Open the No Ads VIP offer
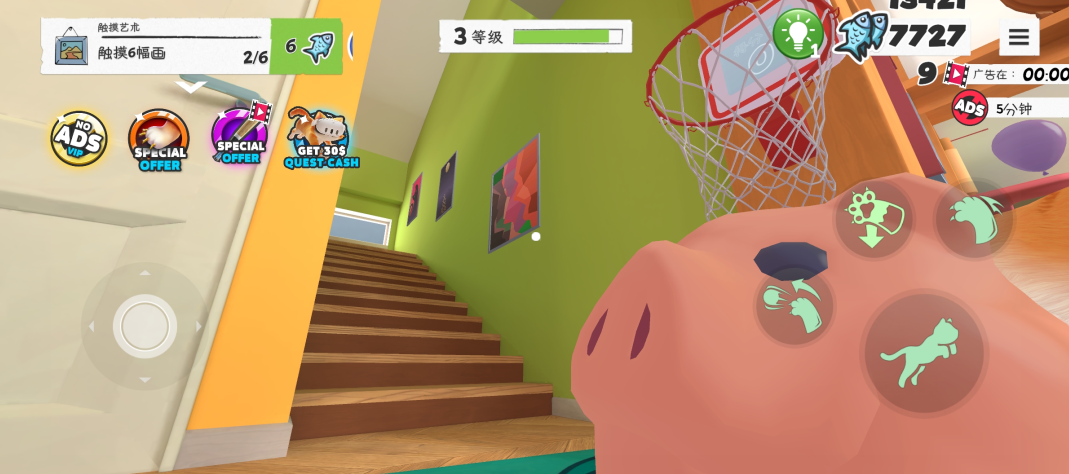The height and width of the screenshot is (474, 1069). point(78,139)
